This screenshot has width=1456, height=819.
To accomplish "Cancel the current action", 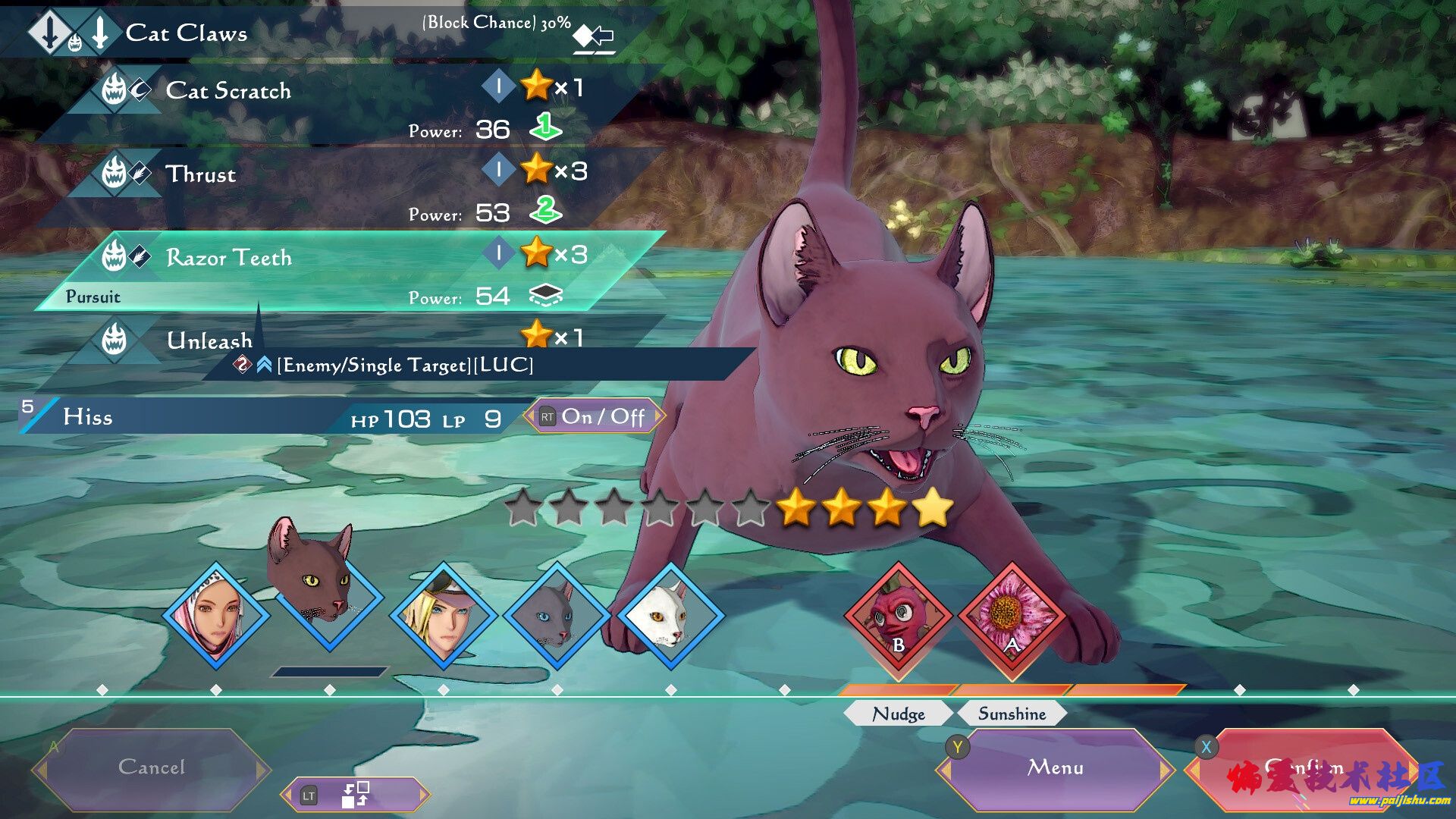I will 152,767.
